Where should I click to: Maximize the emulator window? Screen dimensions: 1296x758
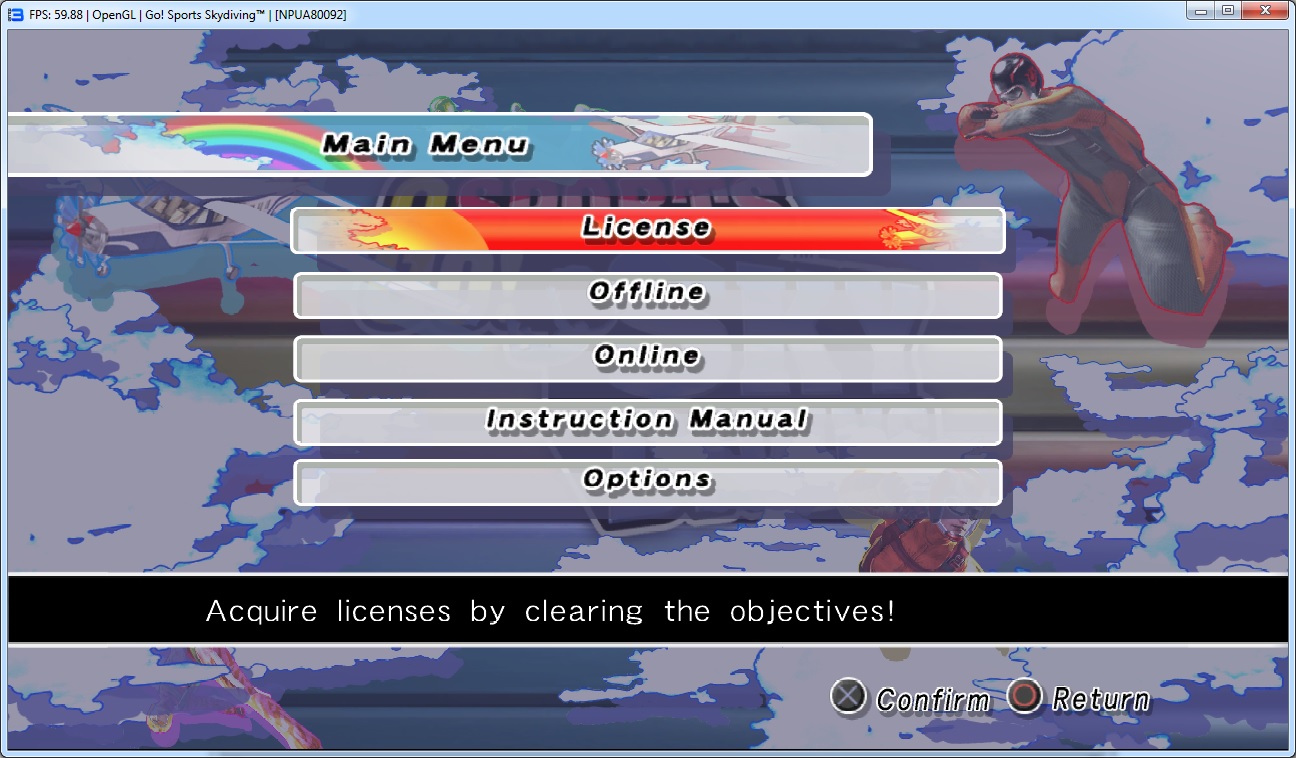tap(1227, 11)
